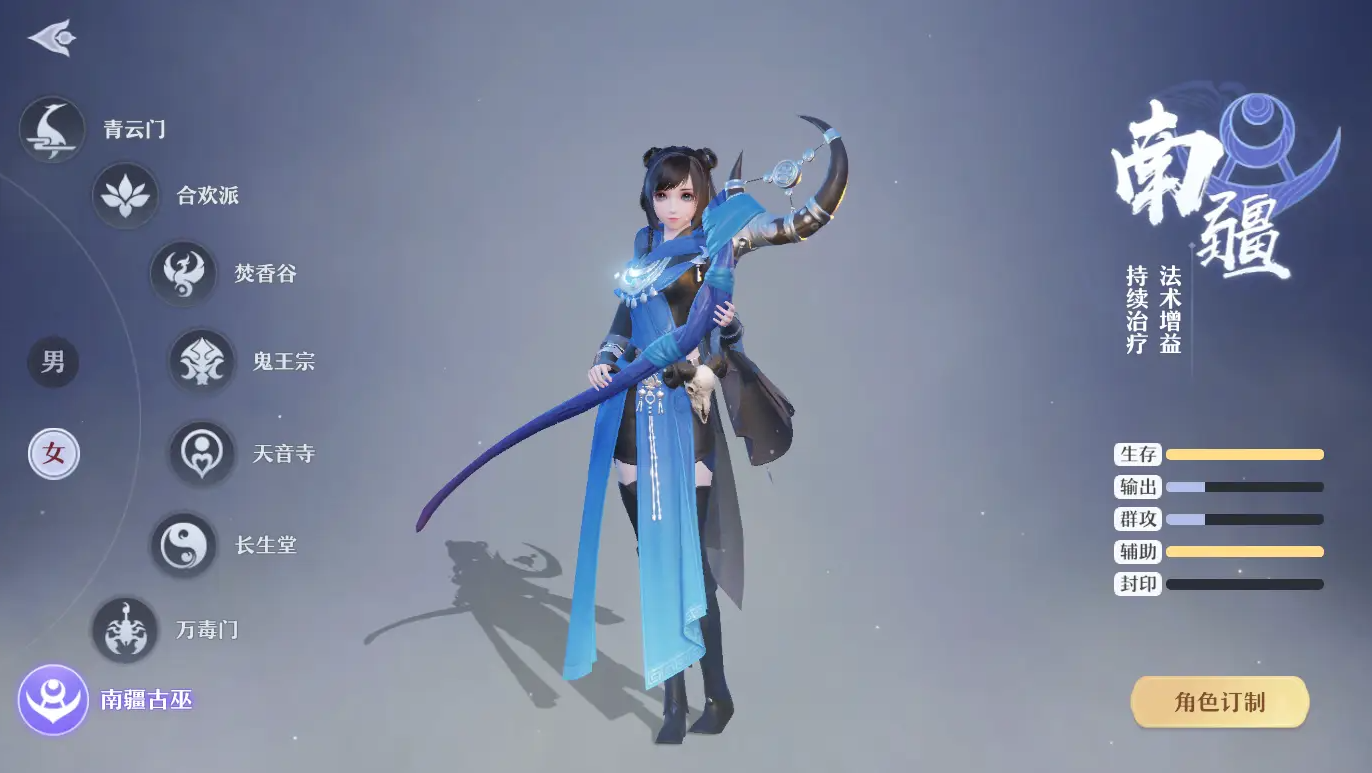Select the 持续治疗 attribute label
This screenshot has width=1372, height=773.
1137,310
